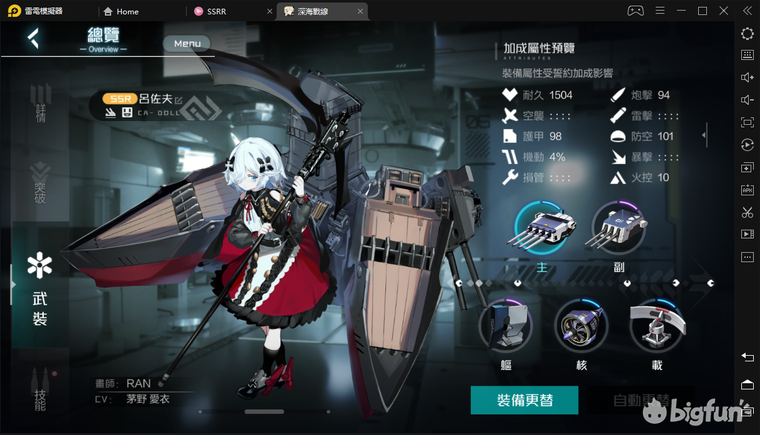Choose the 核 core equipment slot

point(581,330)
